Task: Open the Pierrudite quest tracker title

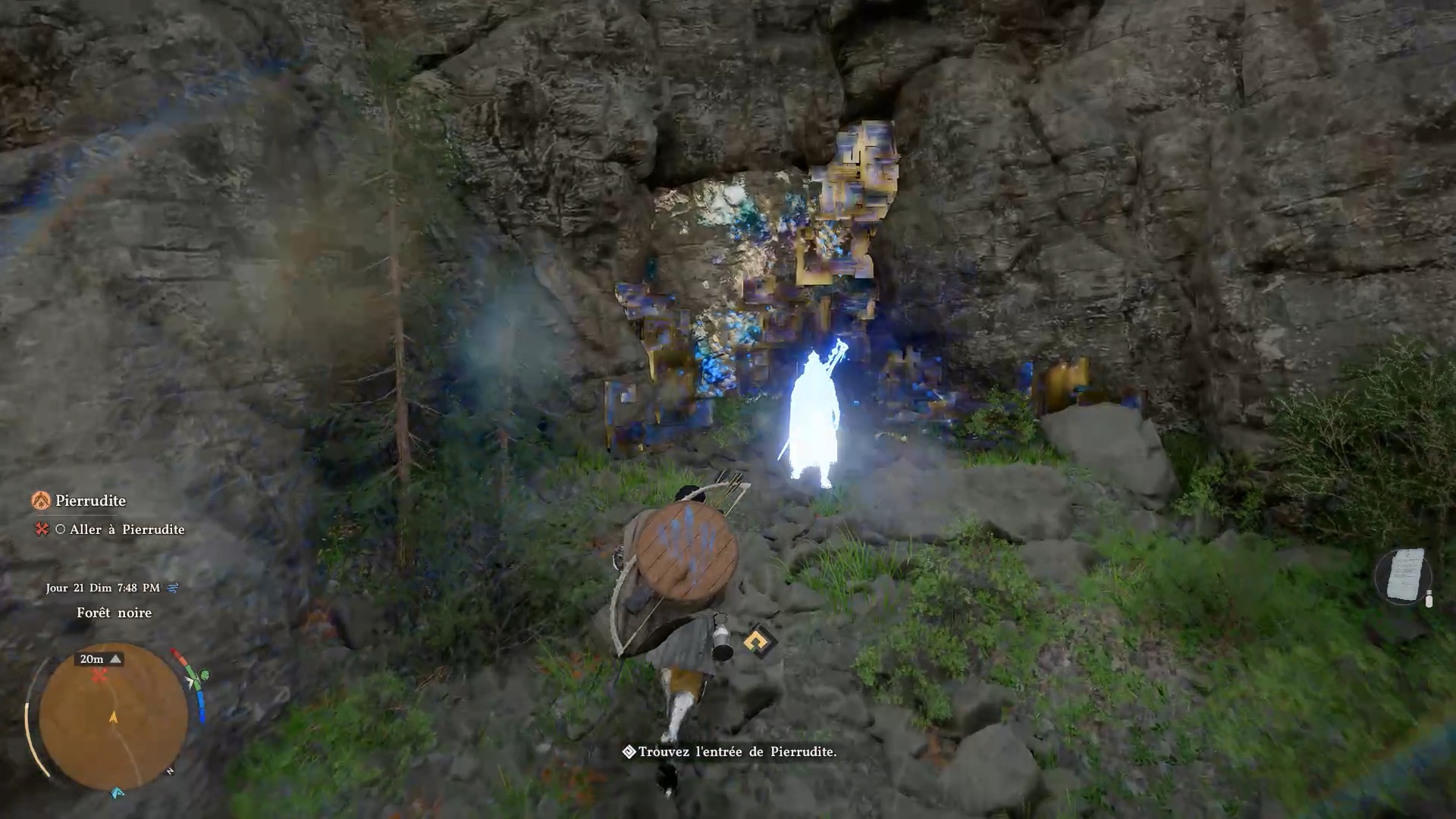Action: (x=89, y=500)
